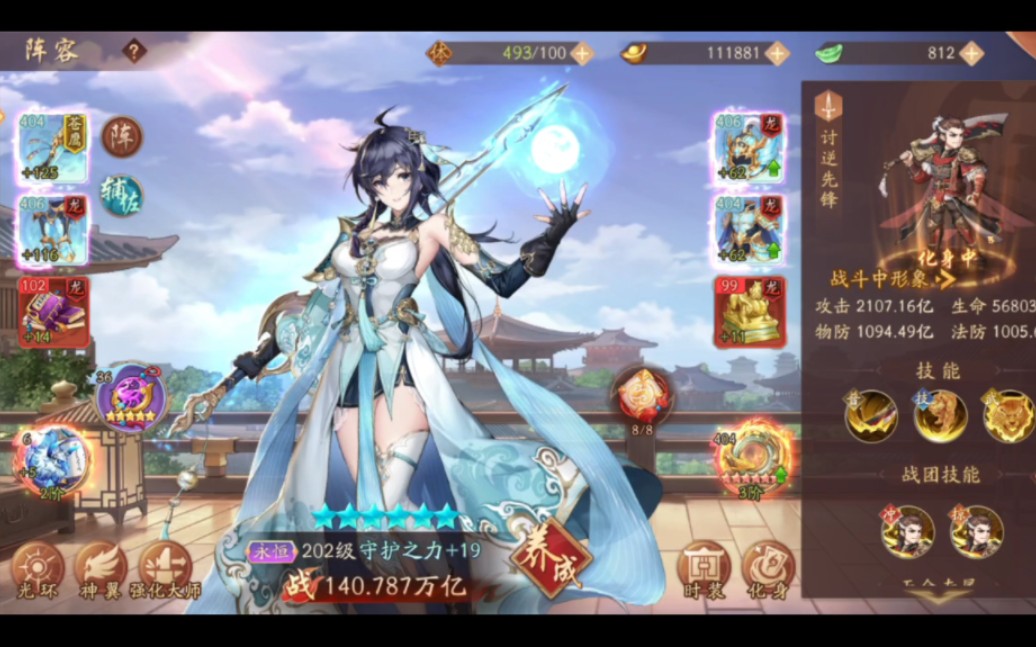
Task: Open the 时装 costume menu
Action: click(703, 570)
